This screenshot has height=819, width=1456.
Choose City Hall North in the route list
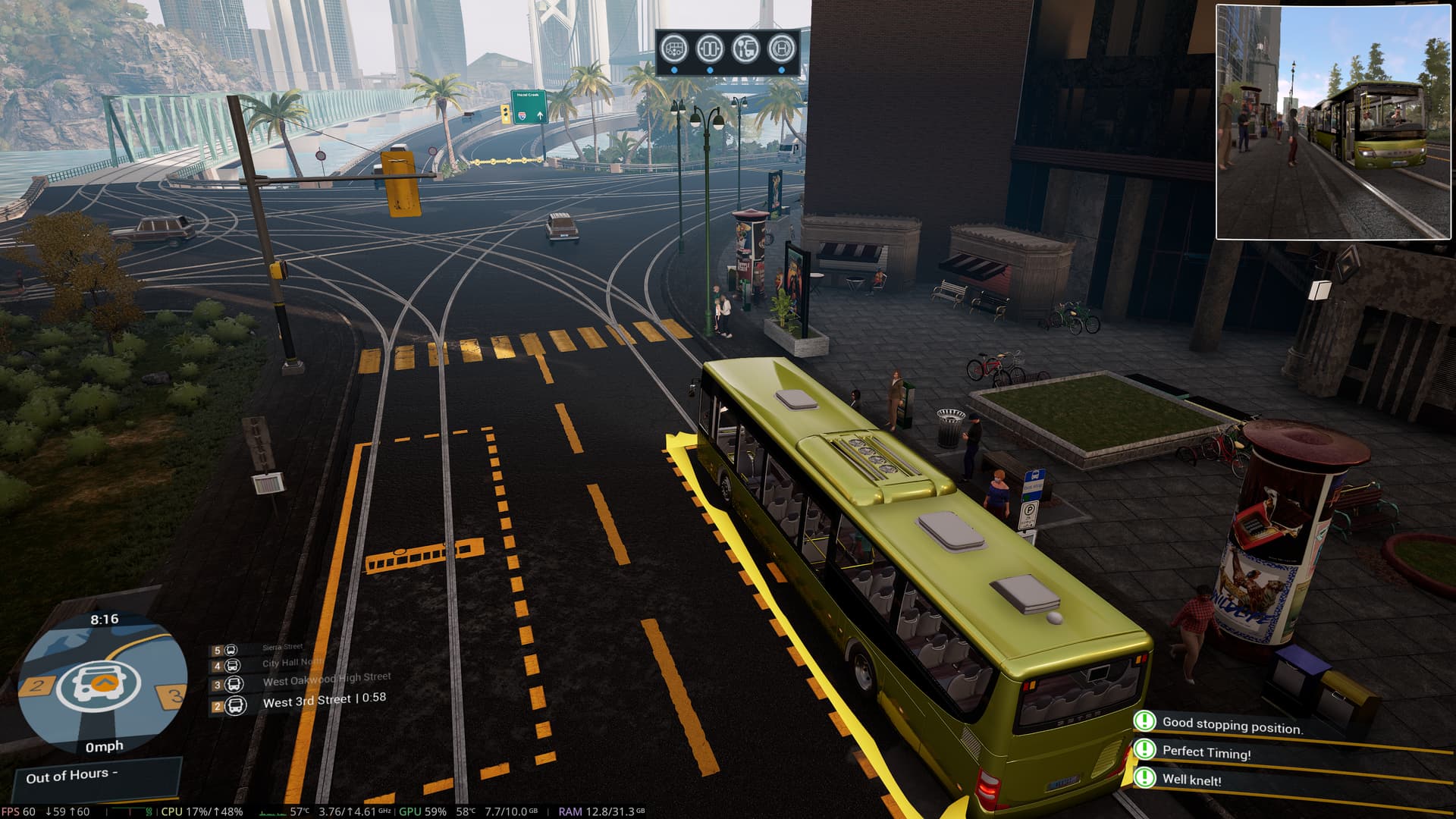click(x=292, y=663)
